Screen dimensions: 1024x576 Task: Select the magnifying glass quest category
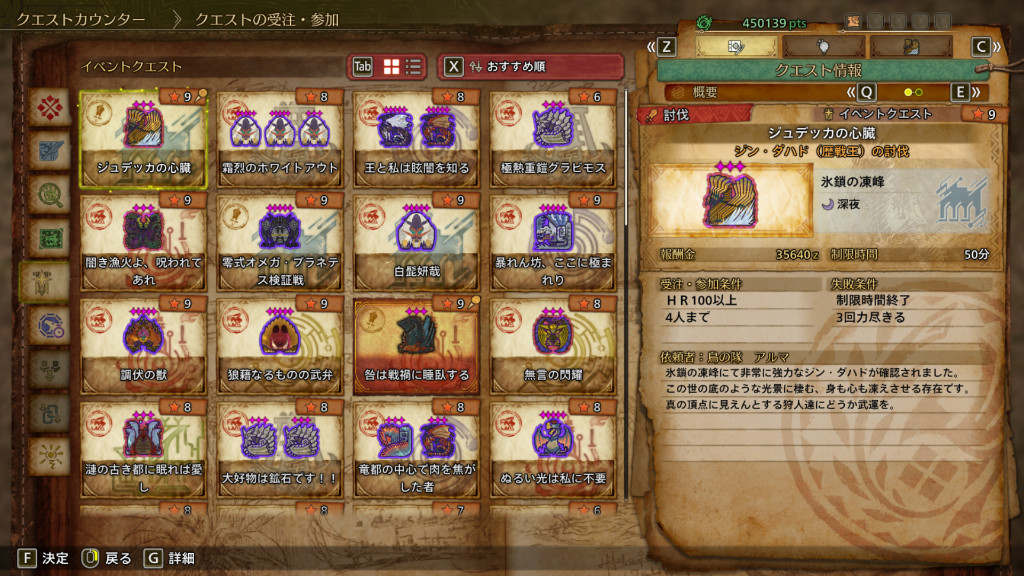[x=46, y=193]
